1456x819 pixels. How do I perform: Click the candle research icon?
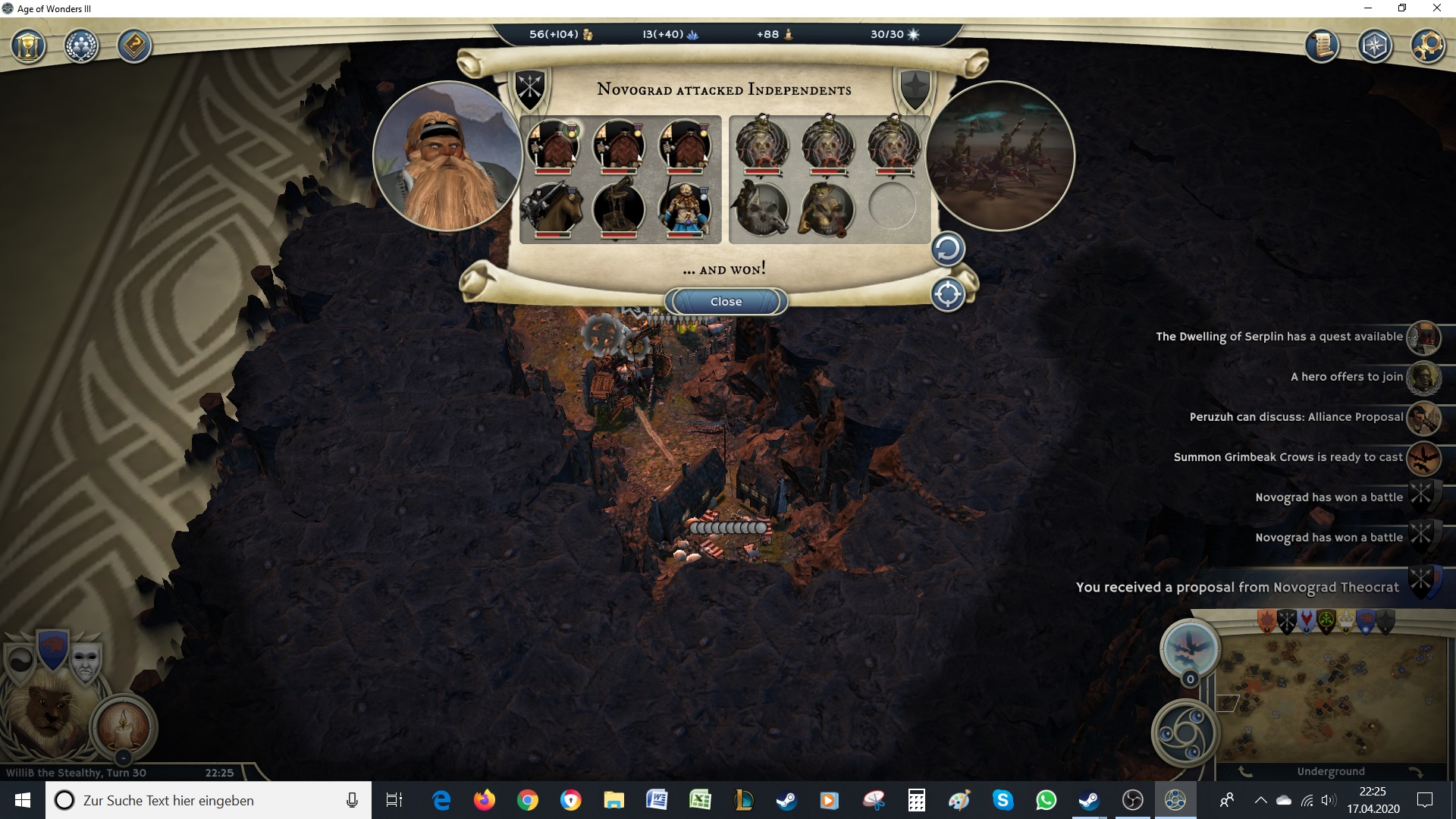(x=124, y=726)
